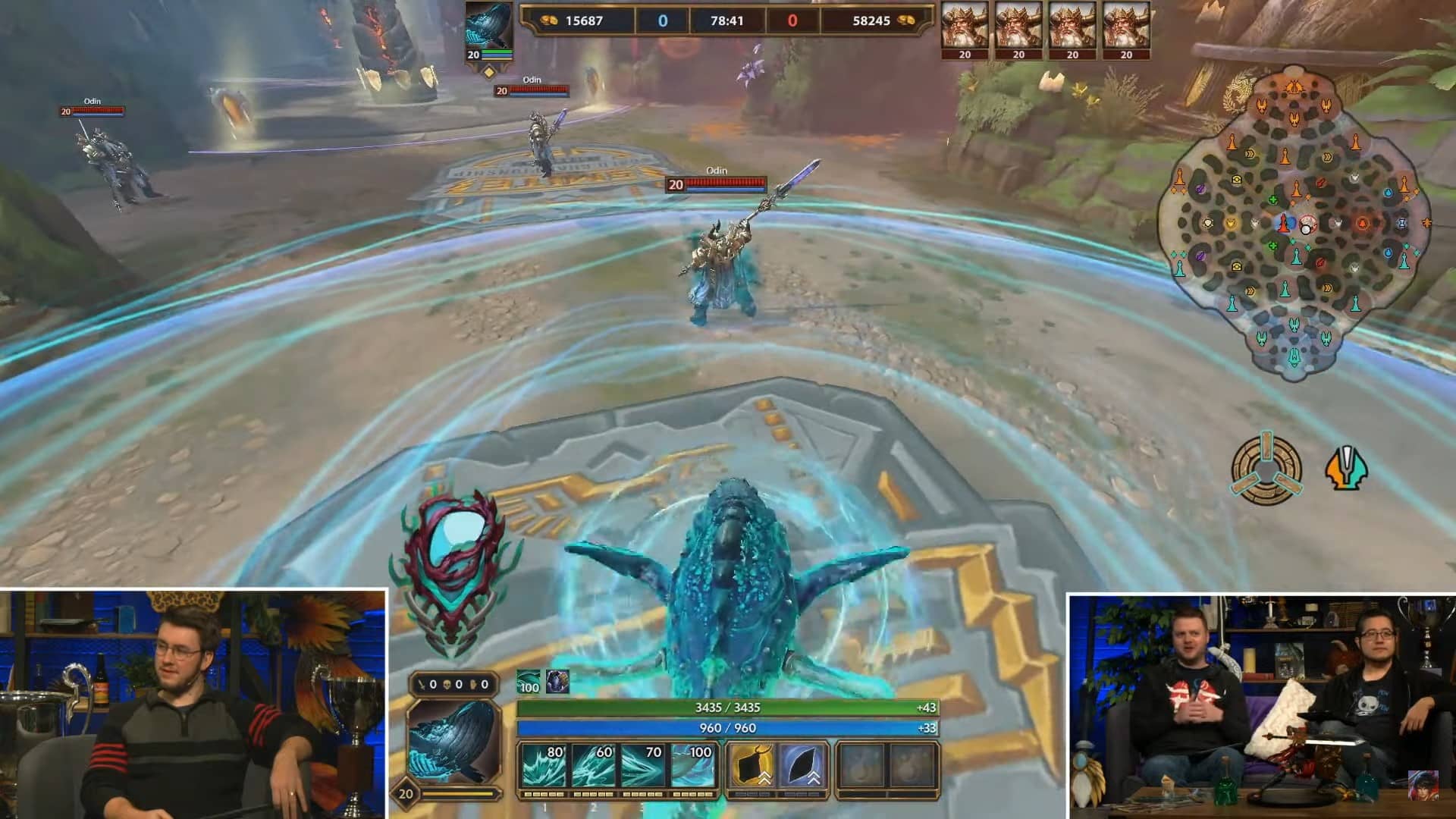Click the round three-spoke wheel icon
This screenshot has width=1456, height=819.
tap(1266, 469)
